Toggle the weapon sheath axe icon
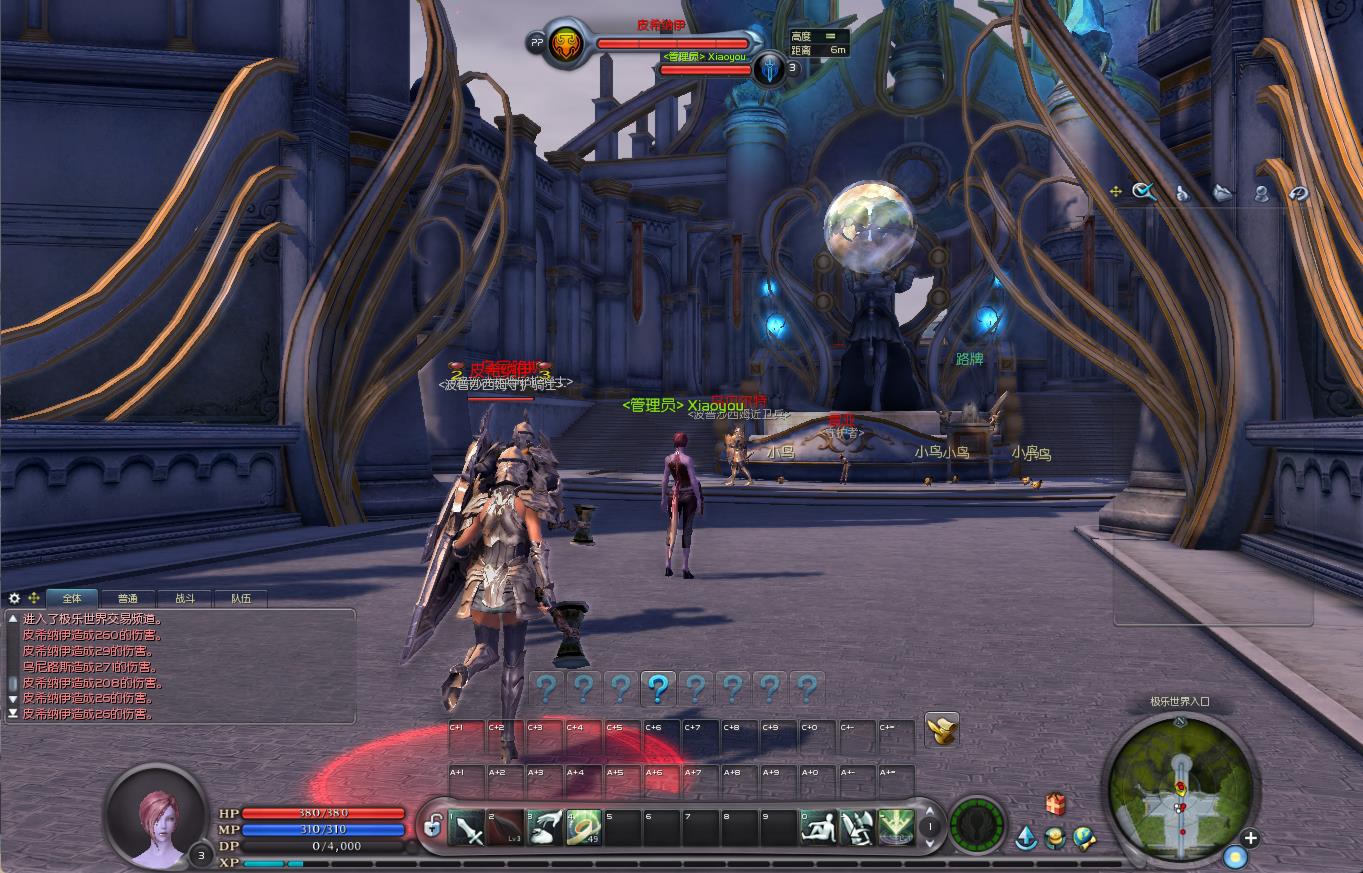Image resolution: width=1363 pixels, height=873 pixels. (857, 828)
